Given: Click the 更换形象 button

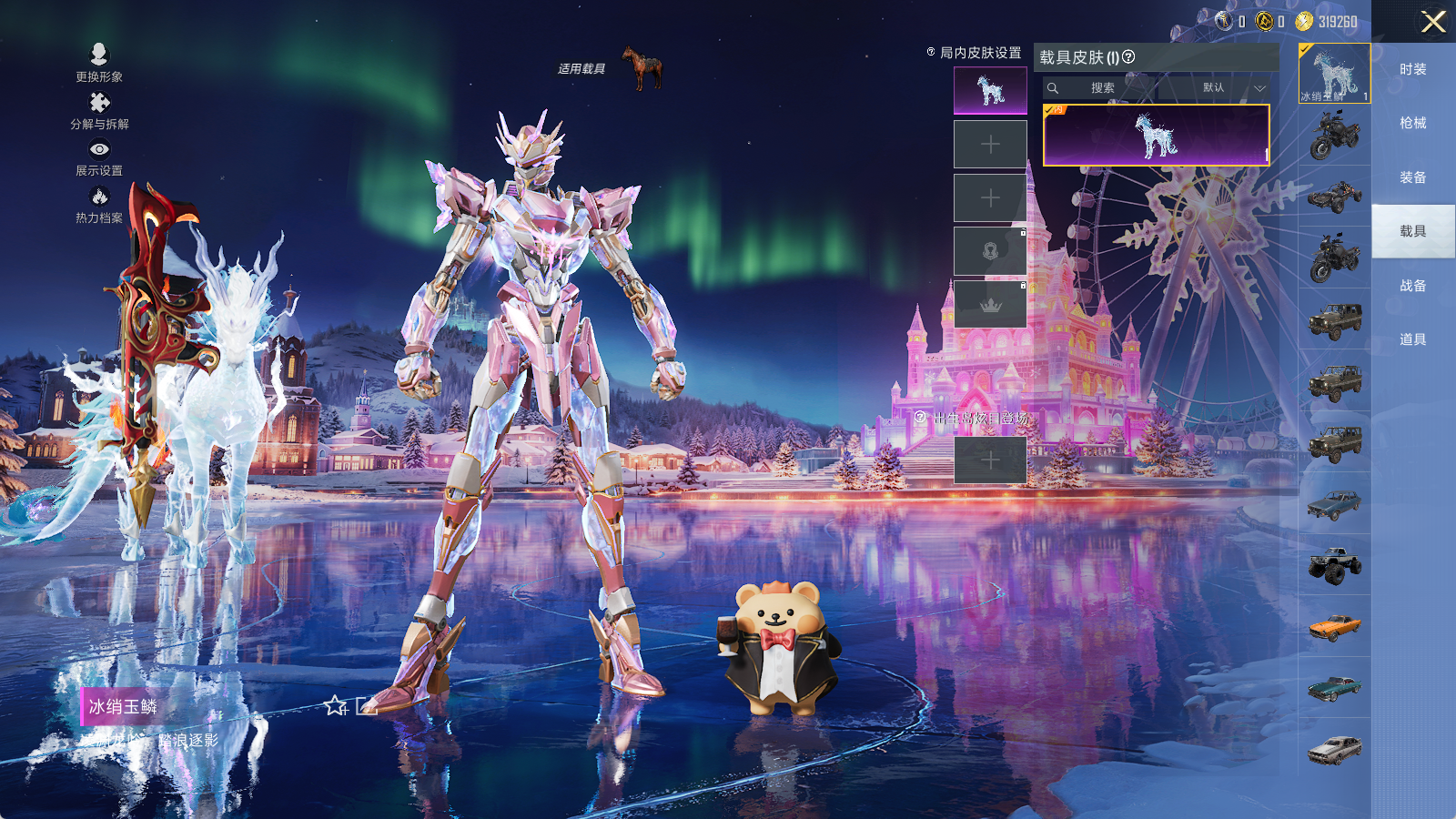Looking at the screenshot, I should (99, 62).
